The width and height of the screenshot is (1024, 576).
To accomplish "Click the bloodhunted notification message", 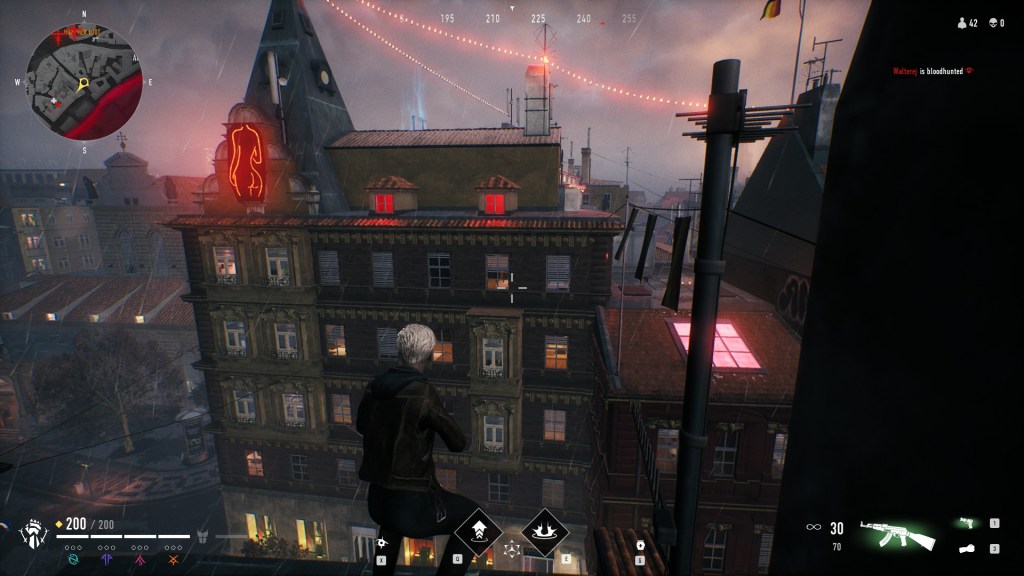I will 932,70.
